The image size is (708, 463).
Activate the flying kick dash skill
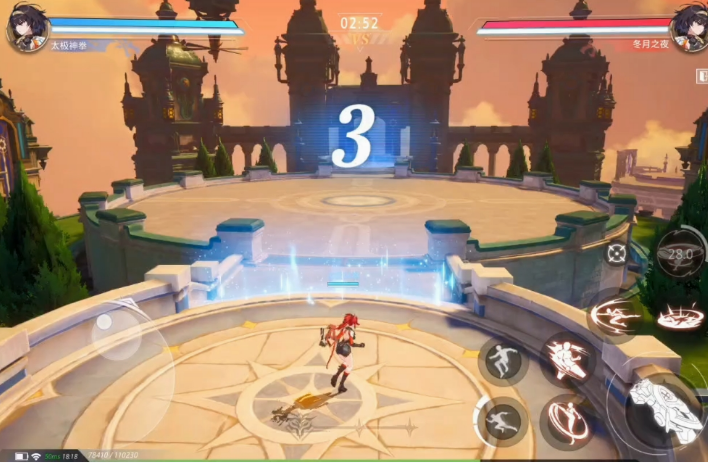point(614,316)
